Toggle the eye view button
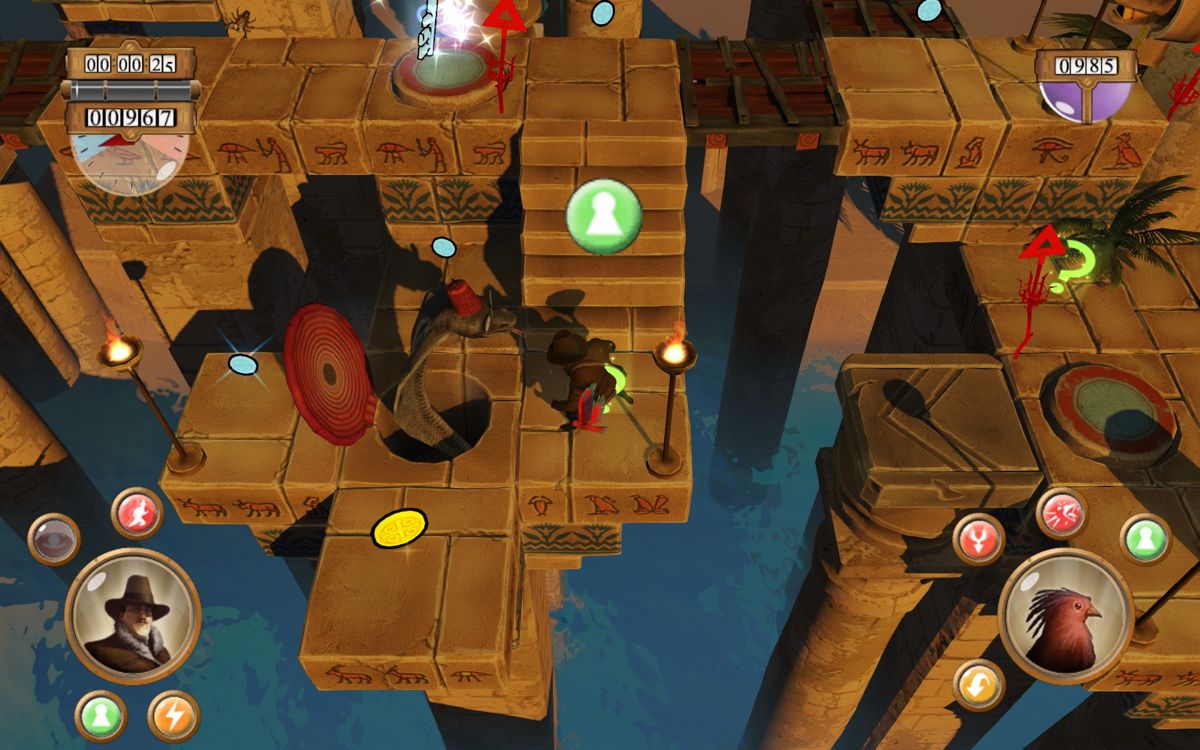 click(54, 539)
